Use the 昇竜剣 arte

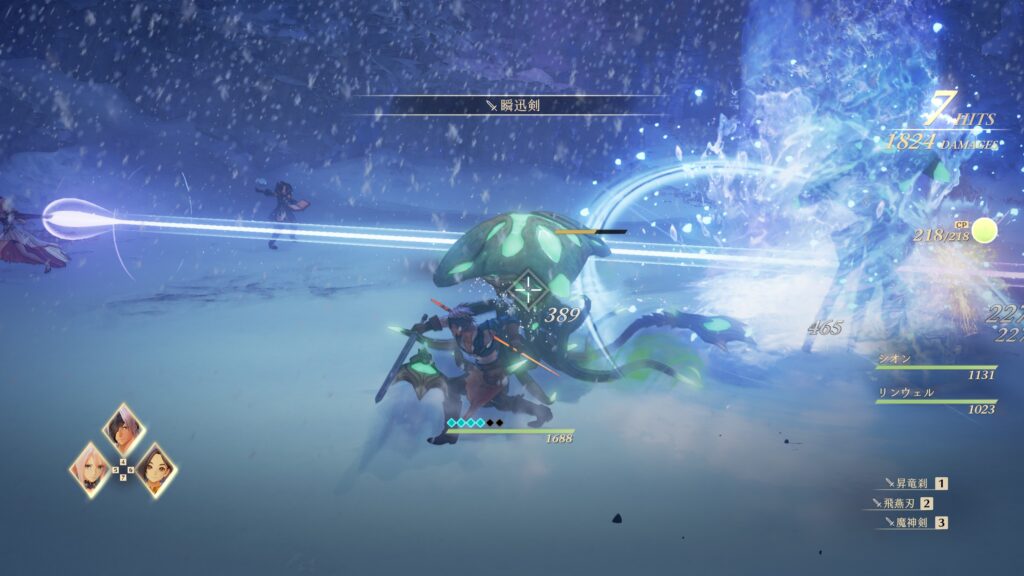tap(910, 483)
